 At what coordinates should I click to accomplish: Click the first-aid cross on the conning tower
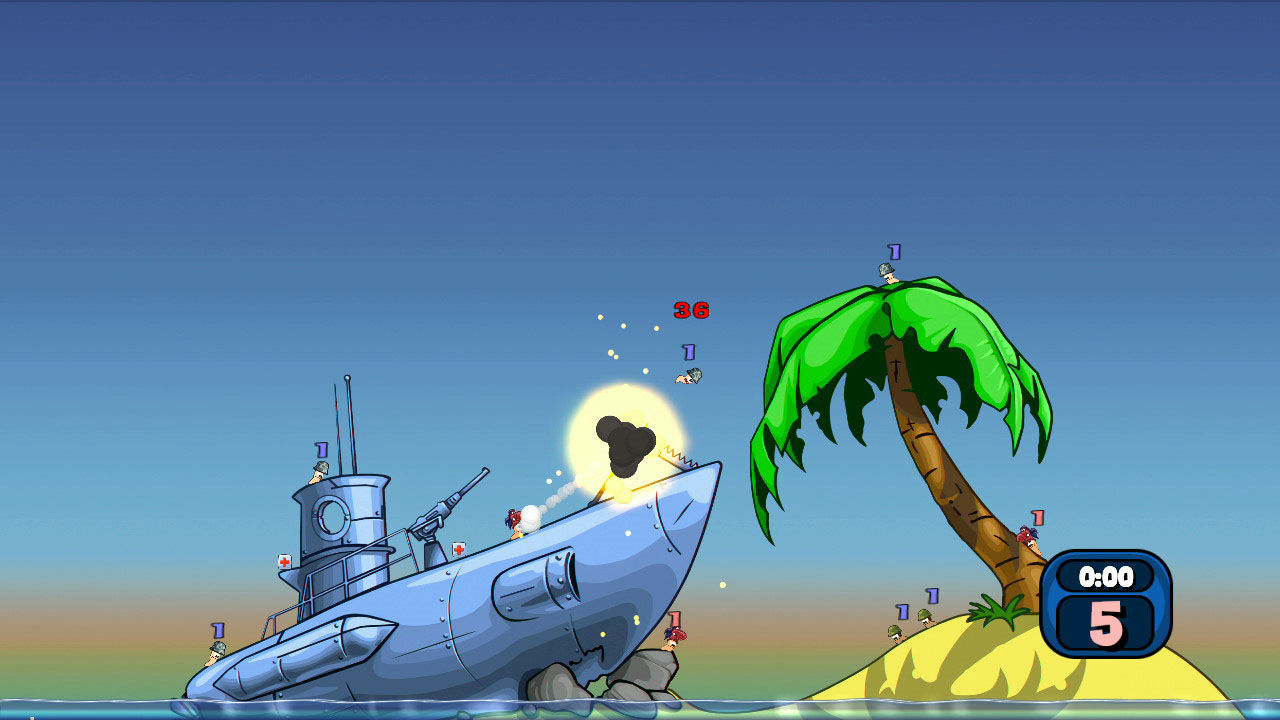point(287,562)
